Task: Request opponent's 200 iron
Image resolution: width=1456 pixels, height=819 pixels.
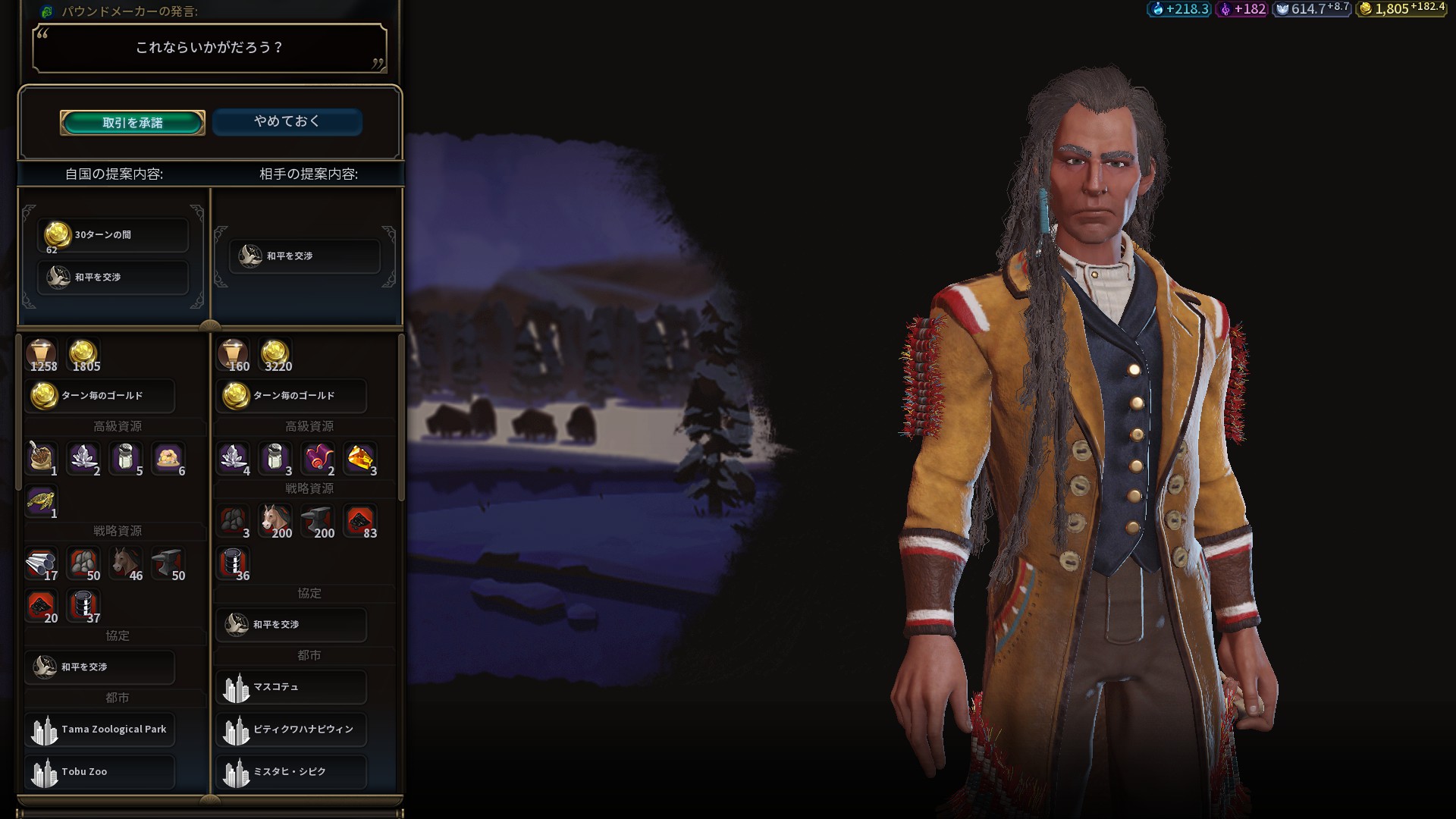Action: pos(318,522)
